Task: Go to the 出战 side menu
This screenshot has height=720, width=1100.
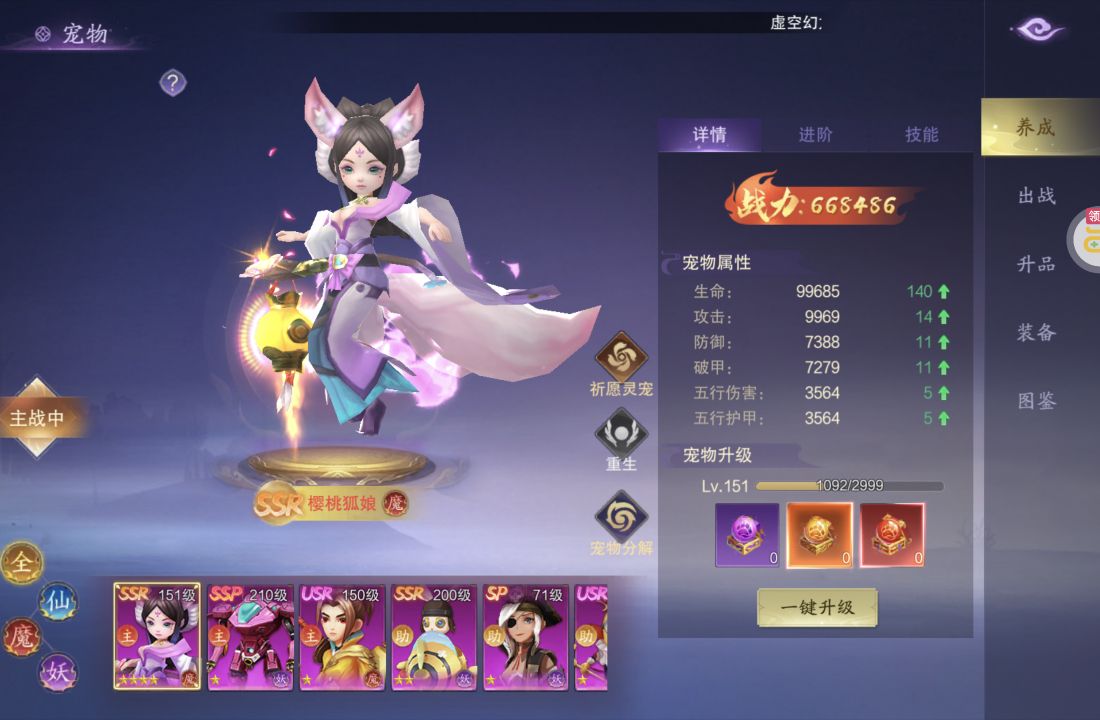Action: click(1037, 196)
